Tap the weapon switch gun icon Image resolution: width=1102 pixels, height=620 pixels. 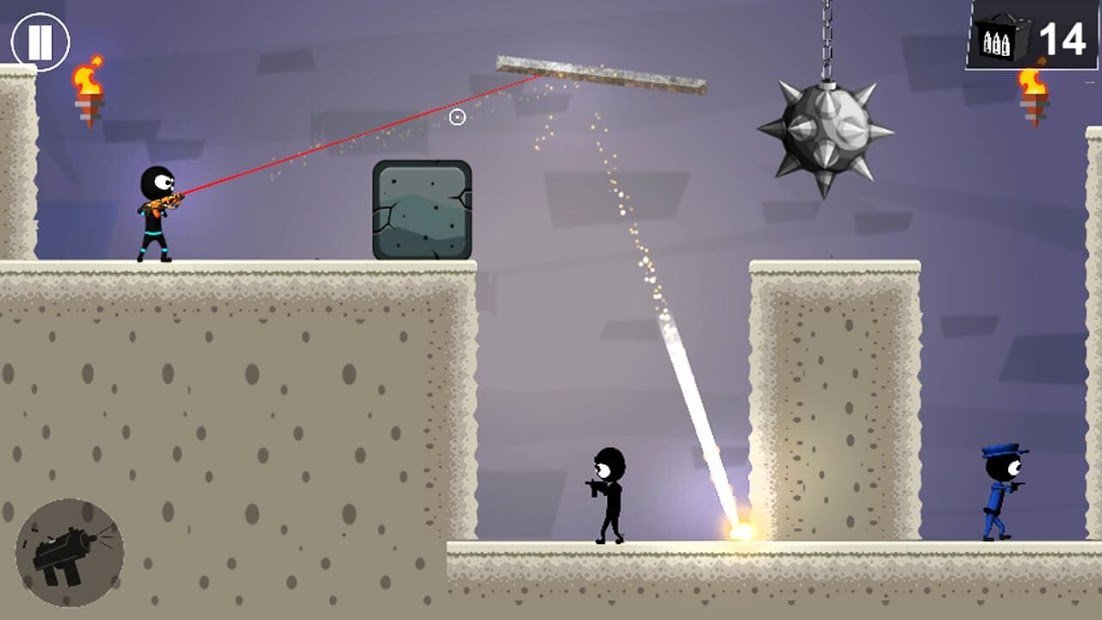pyautogui.click(x=69, y=553)
